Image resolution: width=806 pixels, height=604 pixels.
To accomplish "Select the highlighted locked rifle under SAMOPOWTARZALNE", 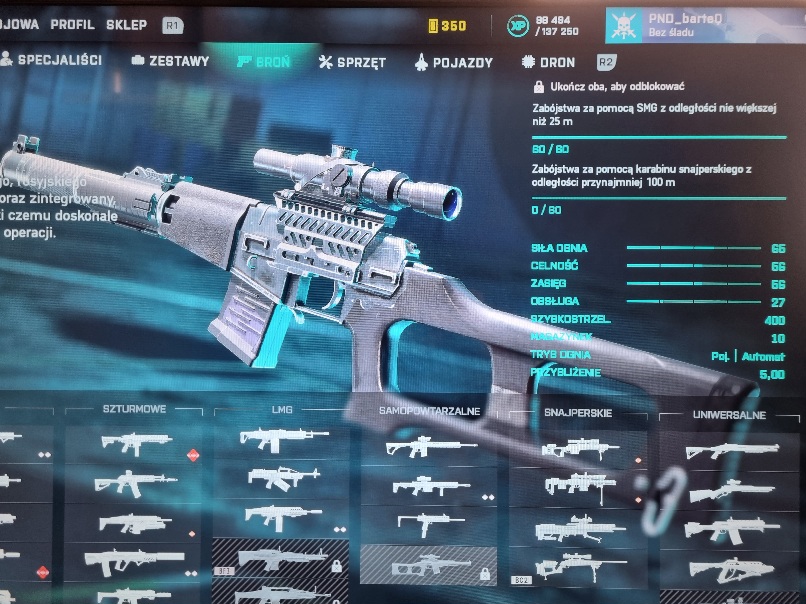I will 428,564.
